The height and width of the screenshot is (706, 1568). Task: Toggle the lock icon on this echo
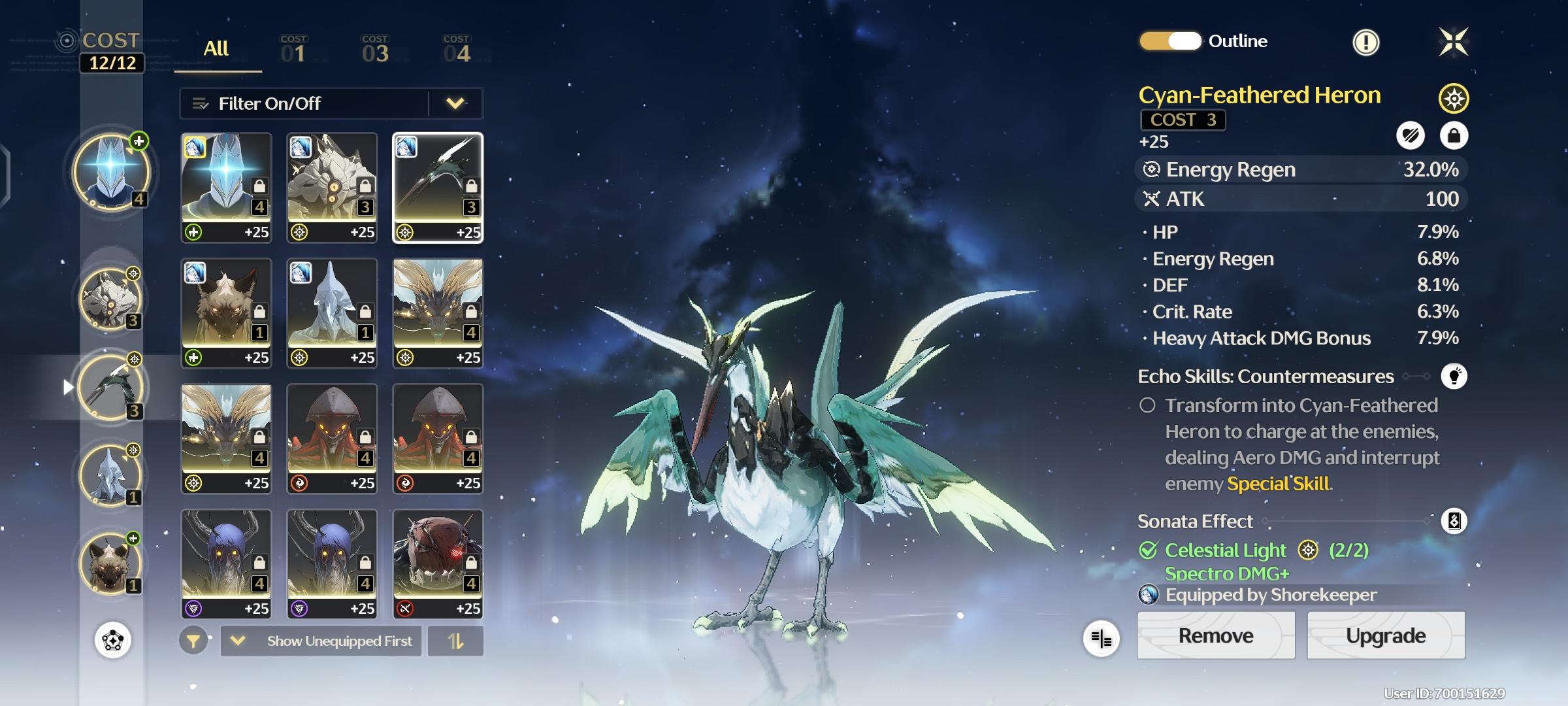(1454, 135)
